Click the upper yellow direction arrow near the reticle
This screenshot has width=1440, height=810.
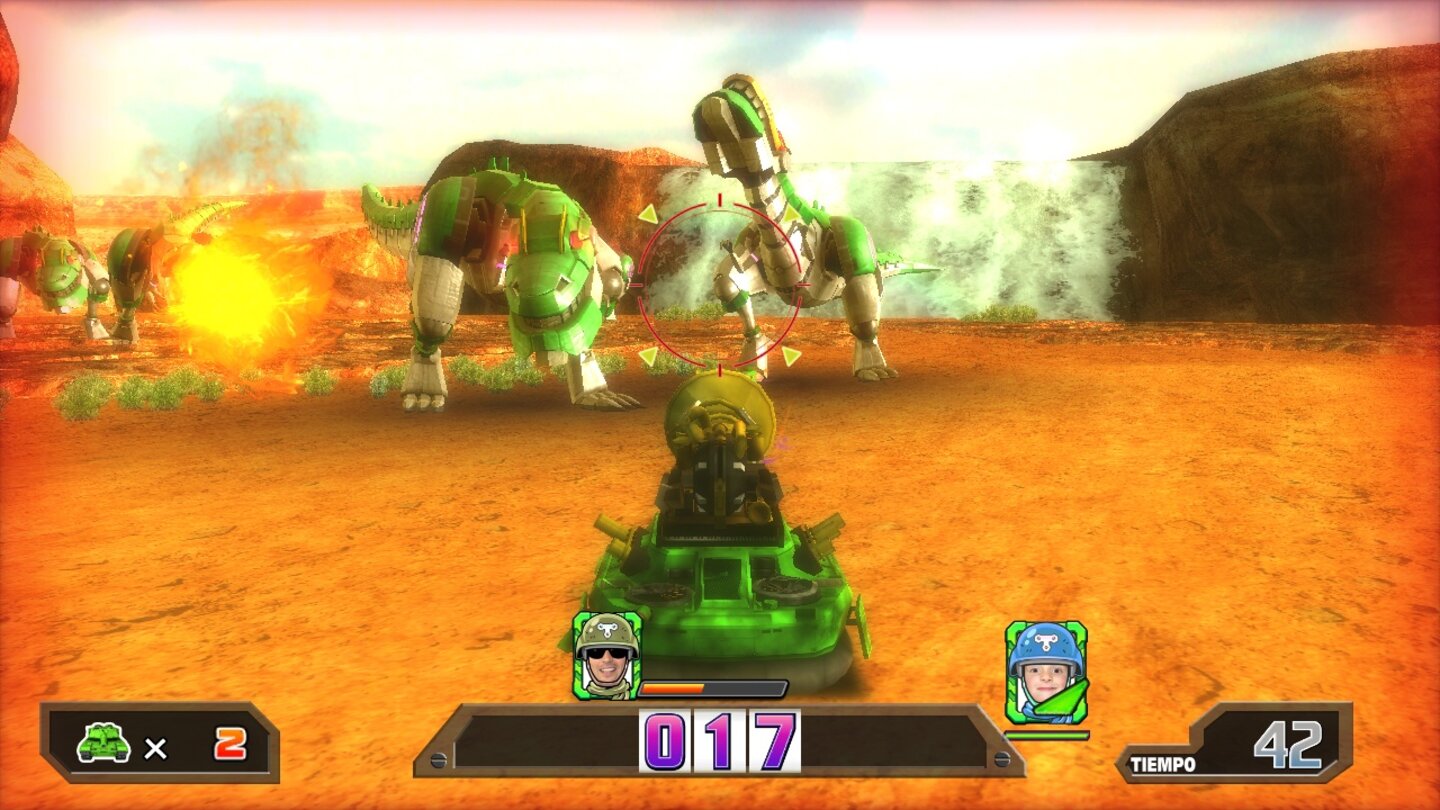click(647, 213)
